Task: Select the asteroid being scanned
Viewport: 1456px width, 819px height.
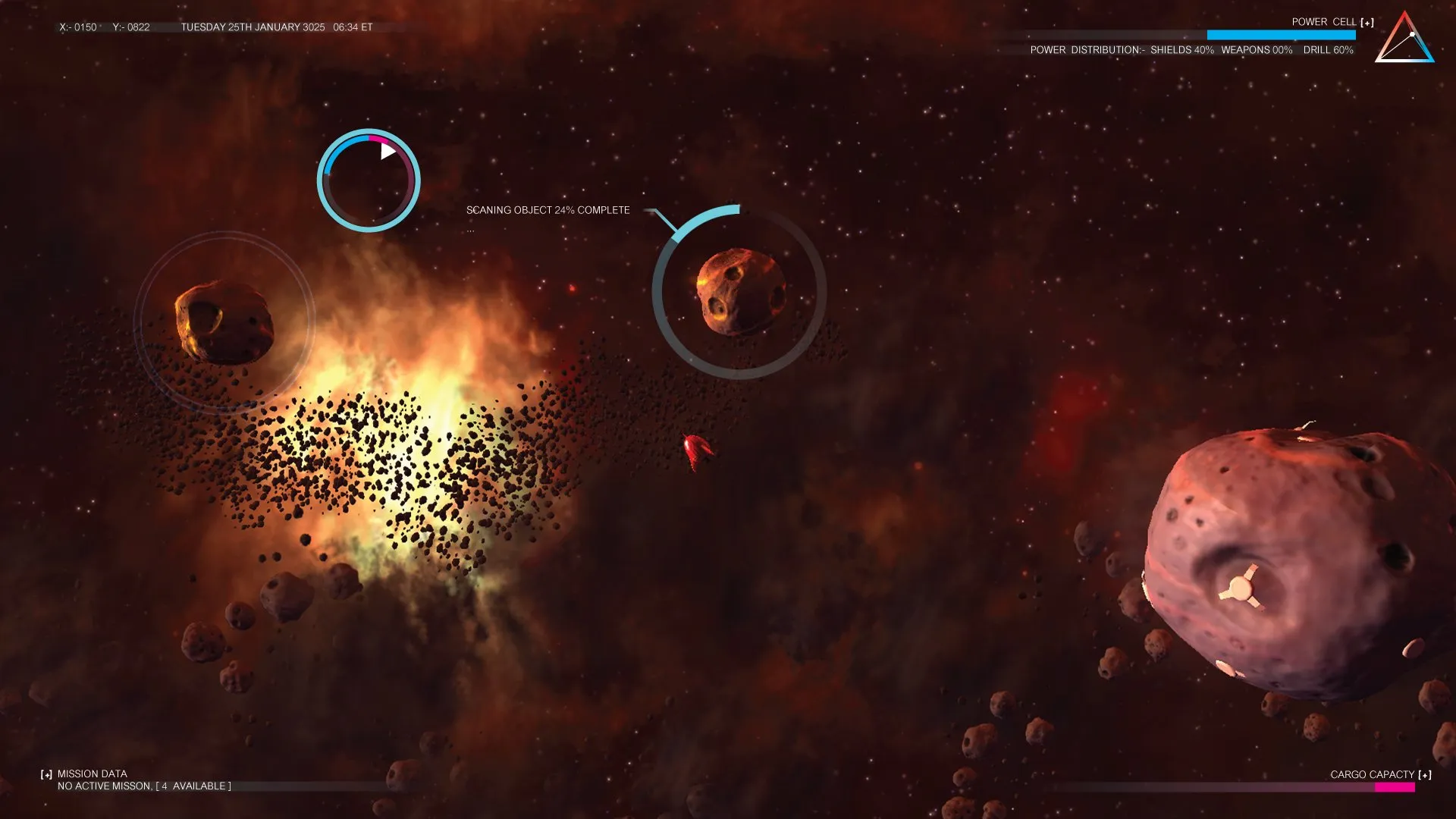Action: pos(739,292)
